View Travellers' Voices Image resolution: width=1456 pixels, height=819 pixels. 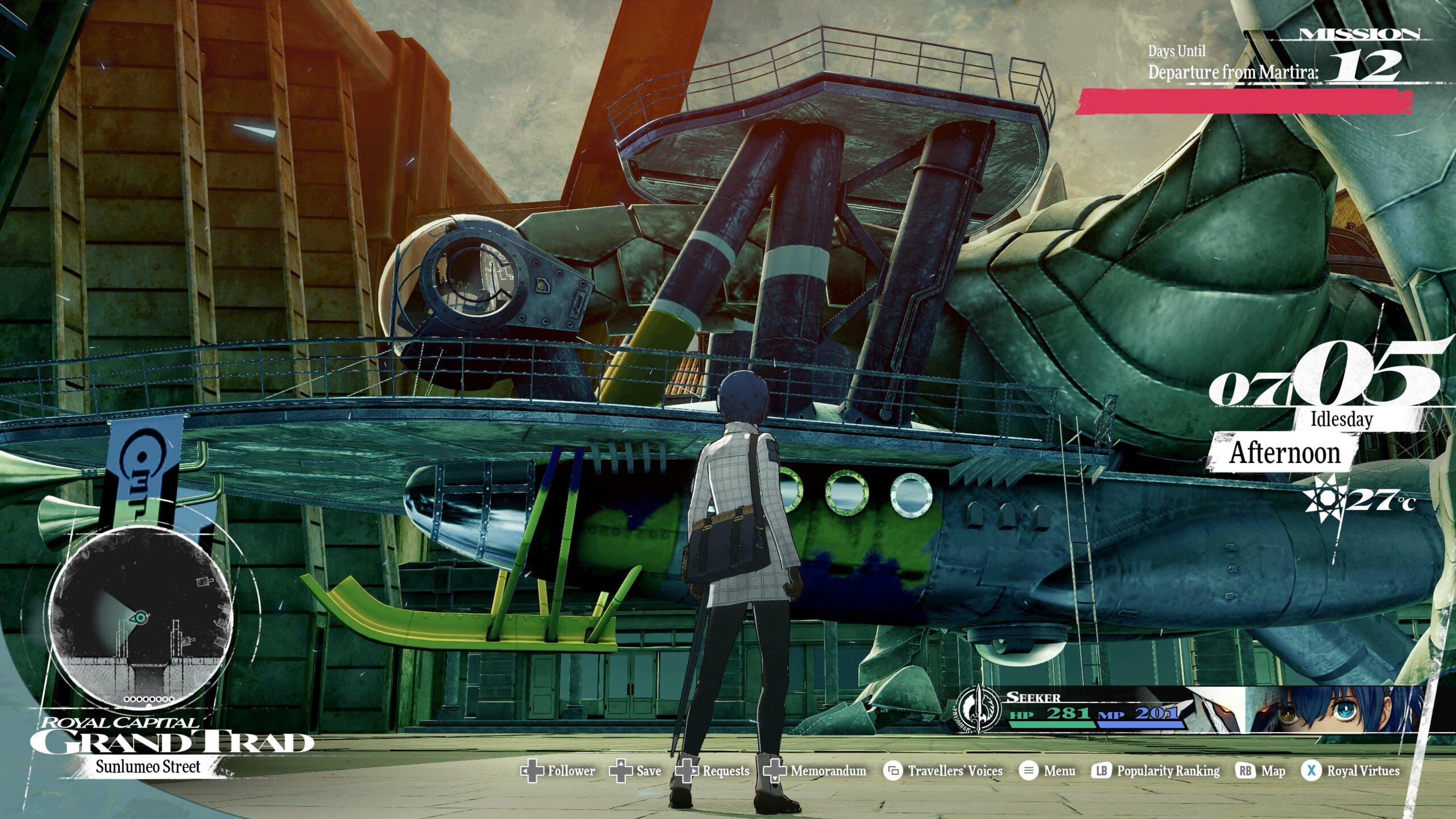(943, 771)
